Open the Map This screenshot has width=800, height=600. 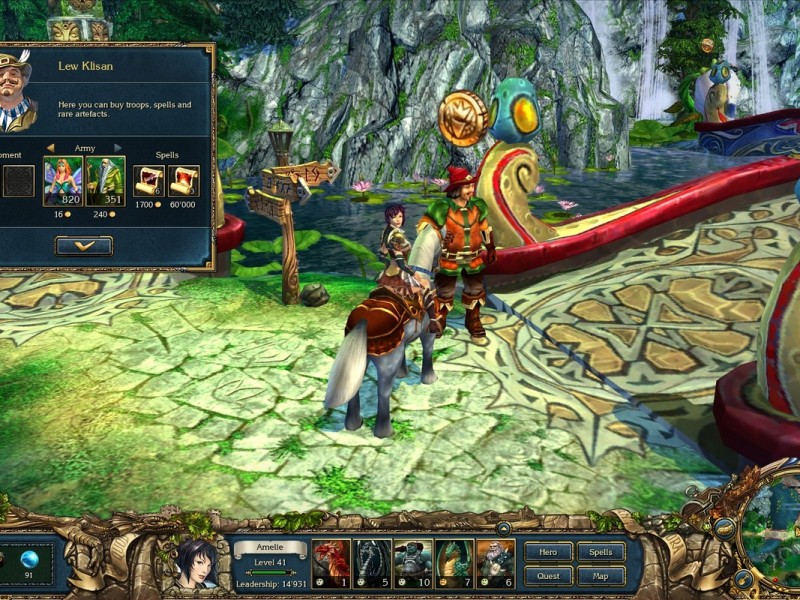(600, 576)
